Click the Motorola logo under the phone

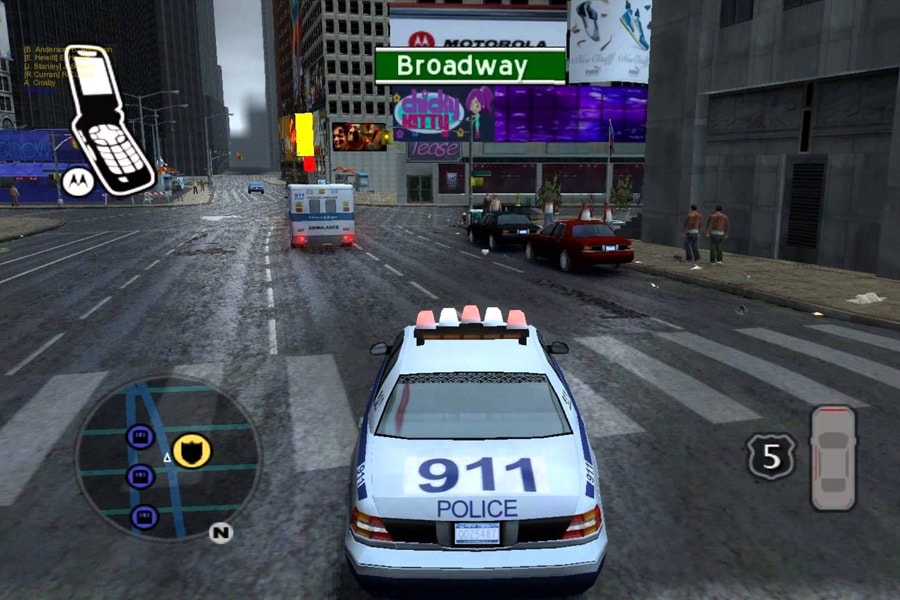75,182
